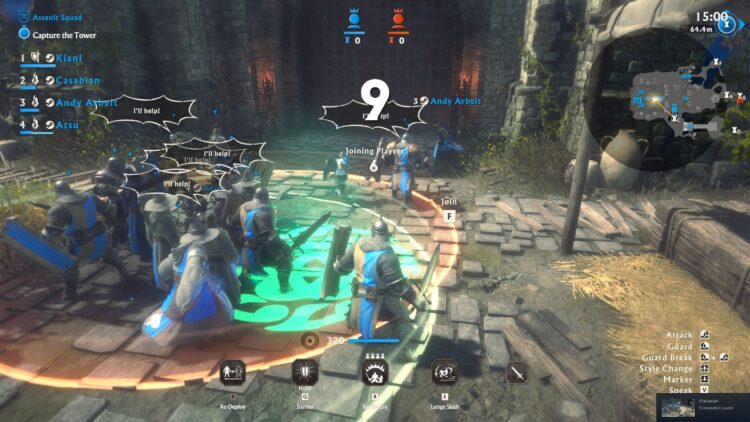This screenshot has height=422, width=750.
Task: Select squad member Casabian in the list
Action: click(80, 80)
